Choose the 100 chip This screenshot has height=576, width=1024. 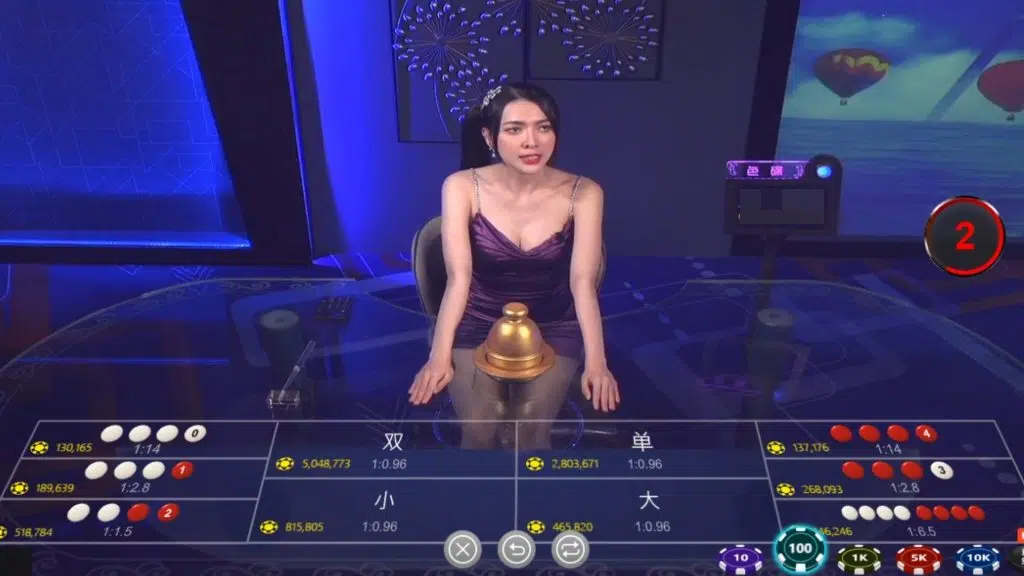tap(800, 549)
